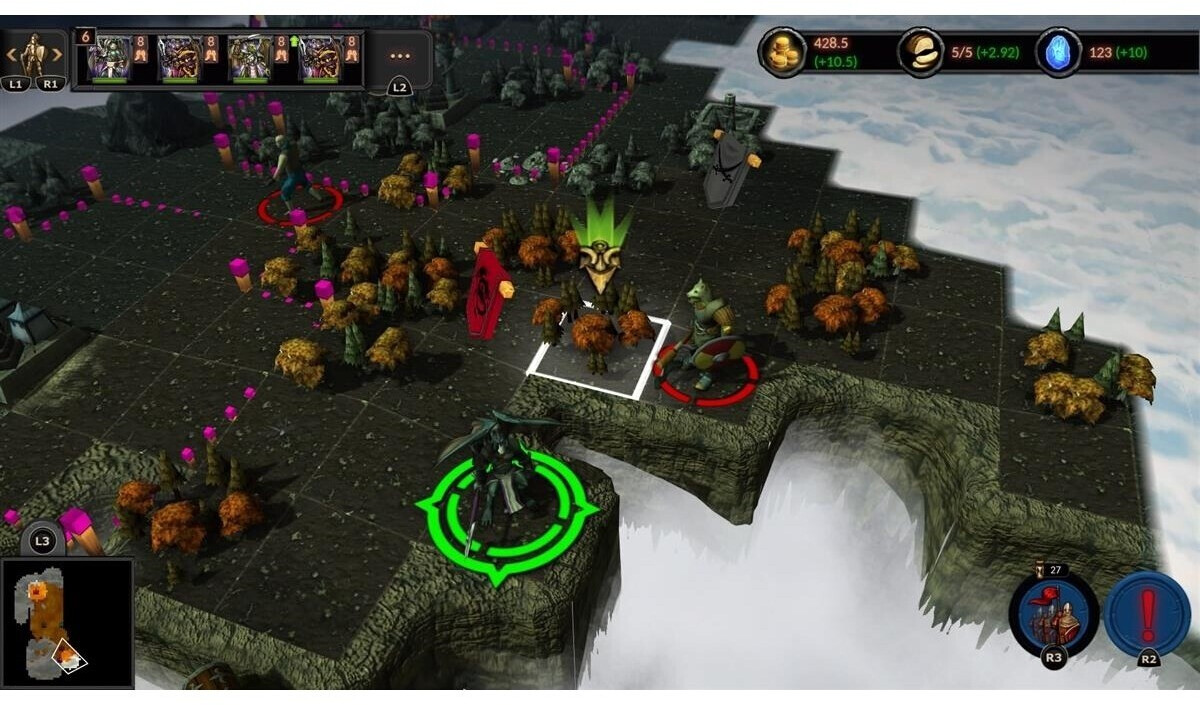1200x705 pixels.
Task: Select the first unit portrait in the army bar
Action: point(108,57)
